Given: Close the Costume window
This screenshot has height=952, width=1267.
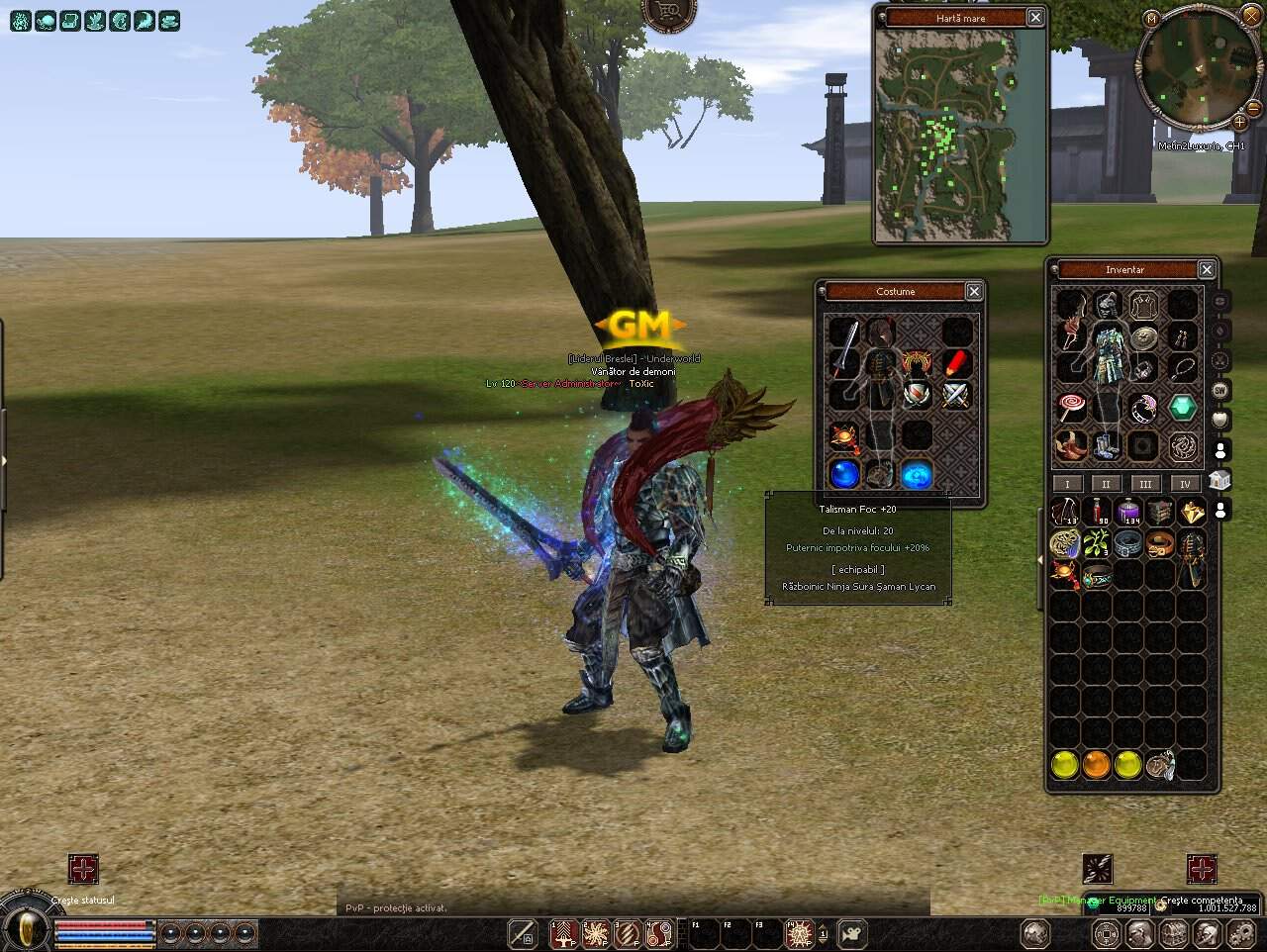Looking at the screenshot, I should (974, 291).
